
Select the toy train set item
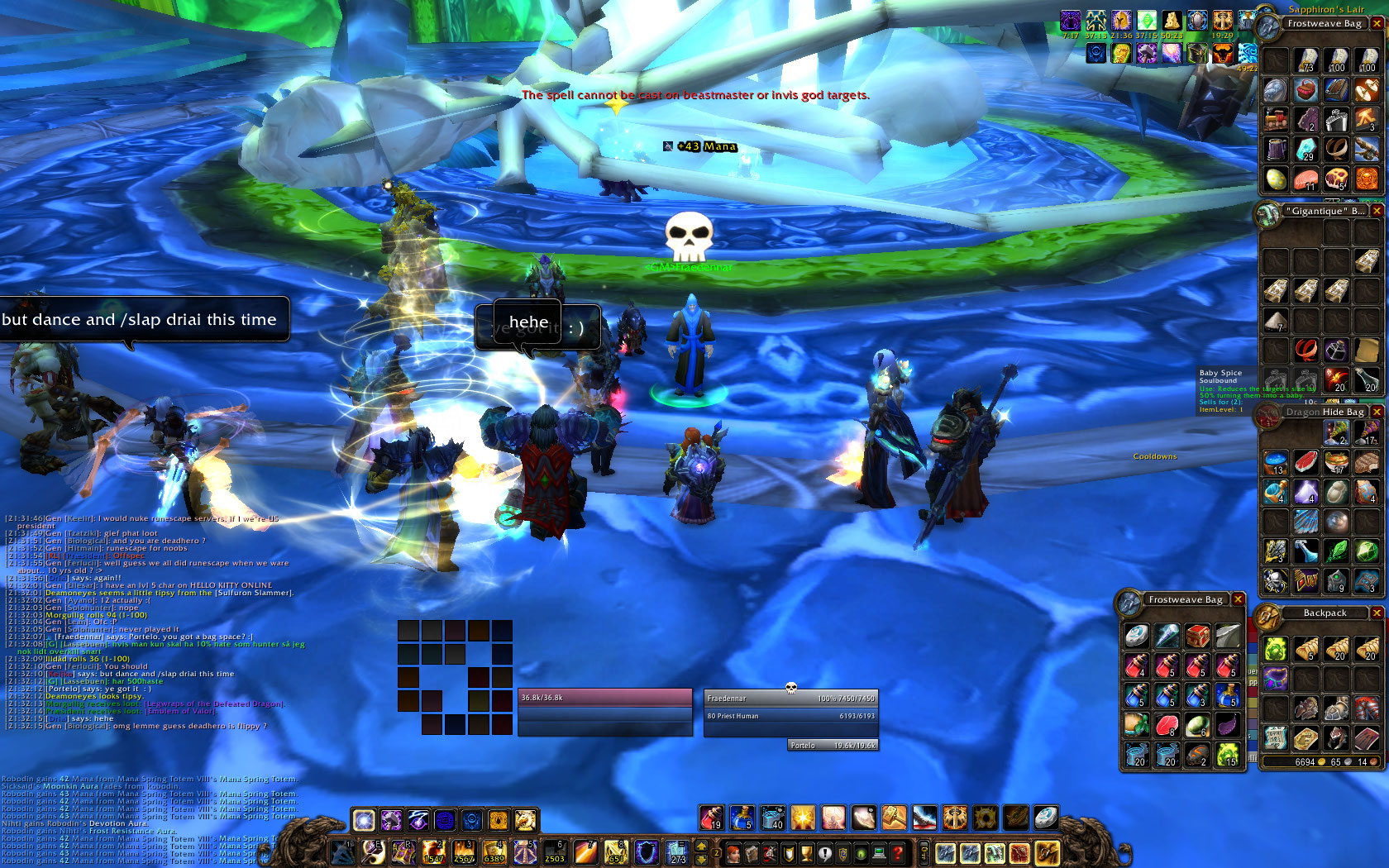click(1276, 120)
